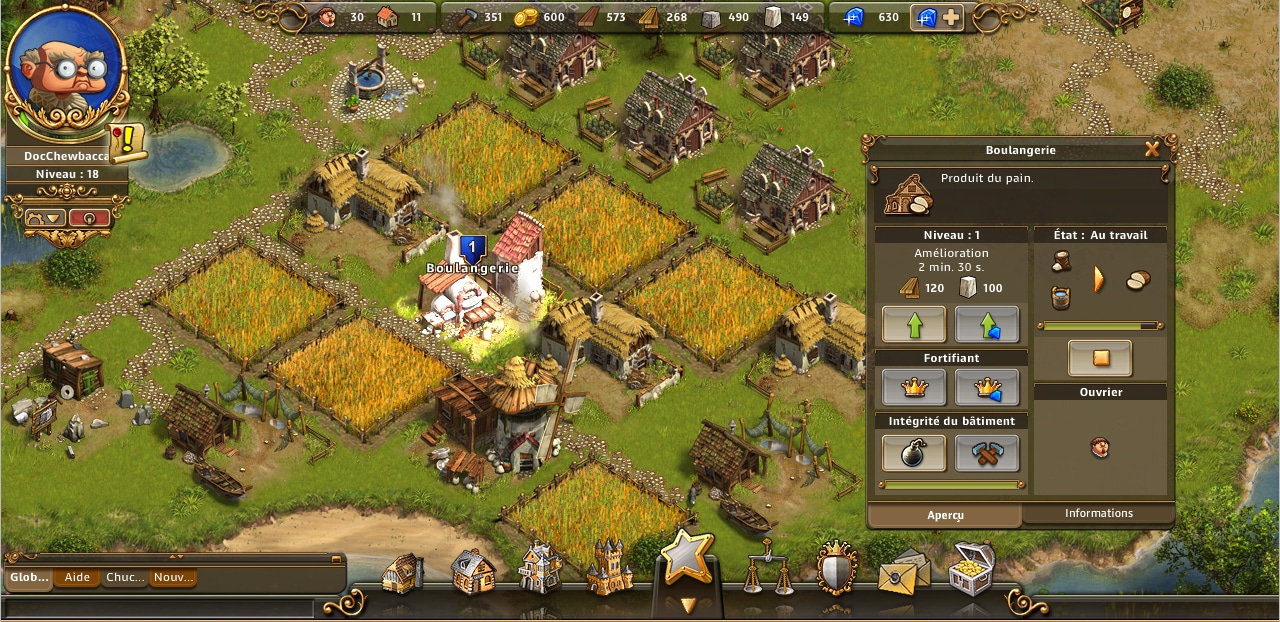This screenshot has height=622, width=1280.
Task: Open the mail envelopes
Action: pyautogui.click(x=903, y=572)
